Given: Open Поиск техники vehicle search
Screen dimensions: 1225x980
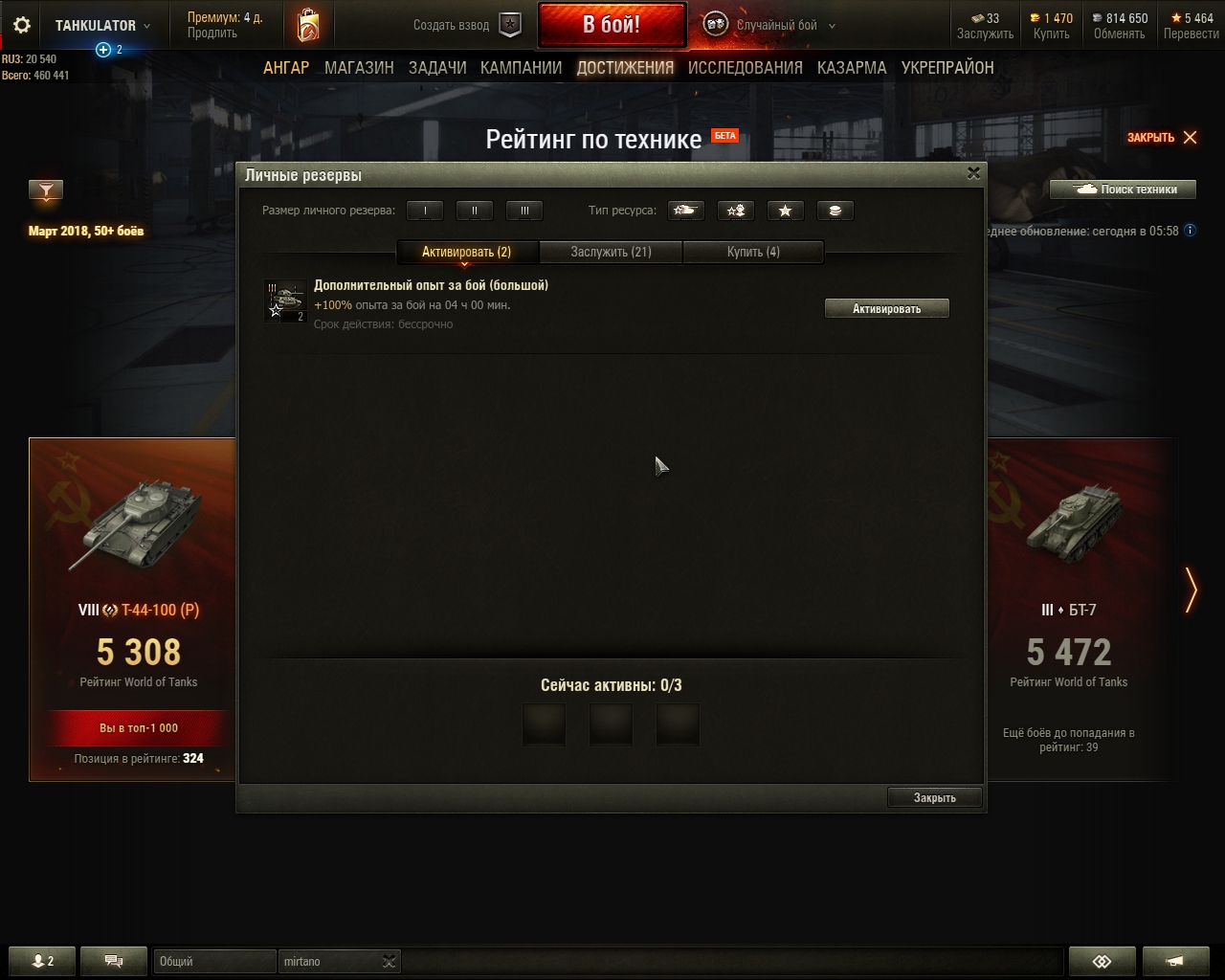Looking at the screenshot, I should pos(1125,189).
